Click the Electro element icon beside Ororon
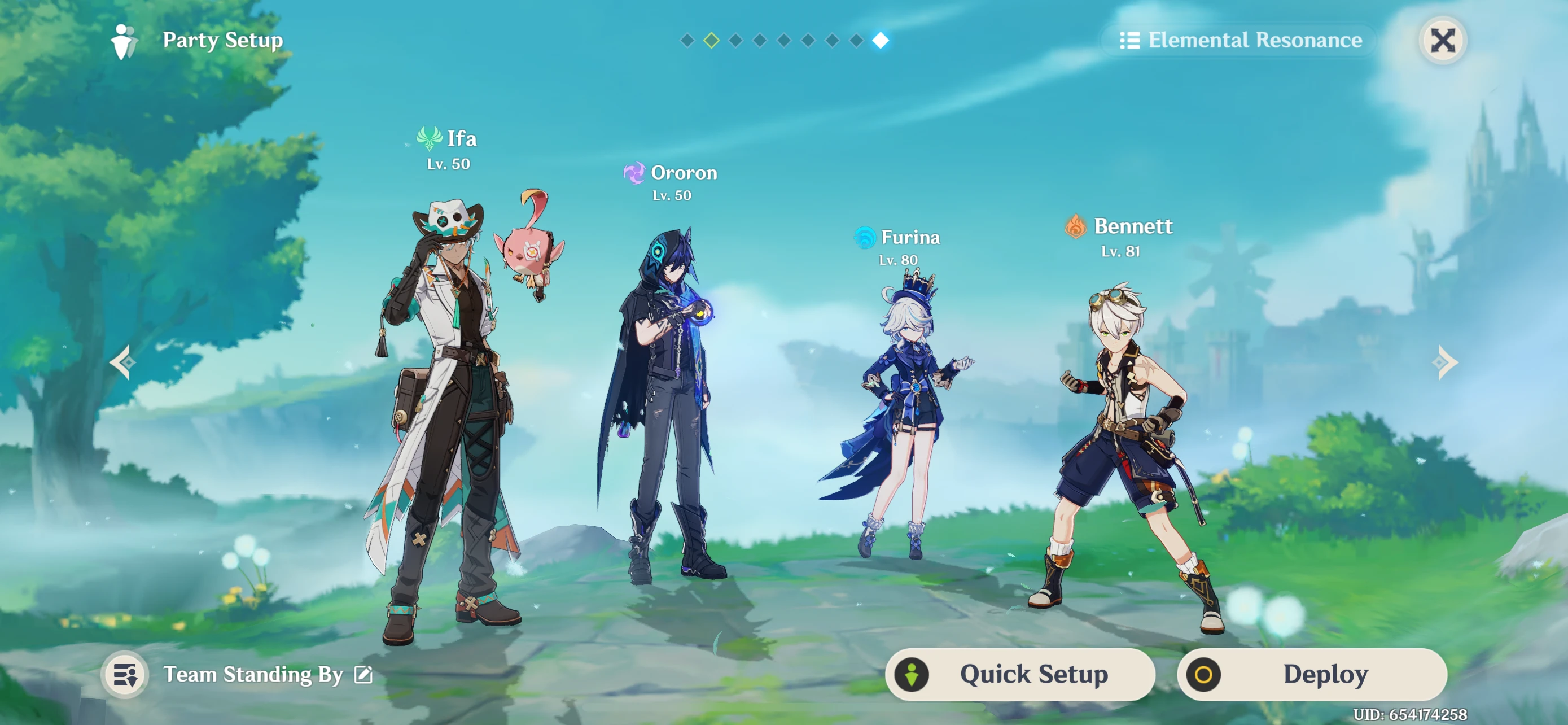Image resolution: width=1568 pixels, height=725 pixels. click(x=634, y=173)
